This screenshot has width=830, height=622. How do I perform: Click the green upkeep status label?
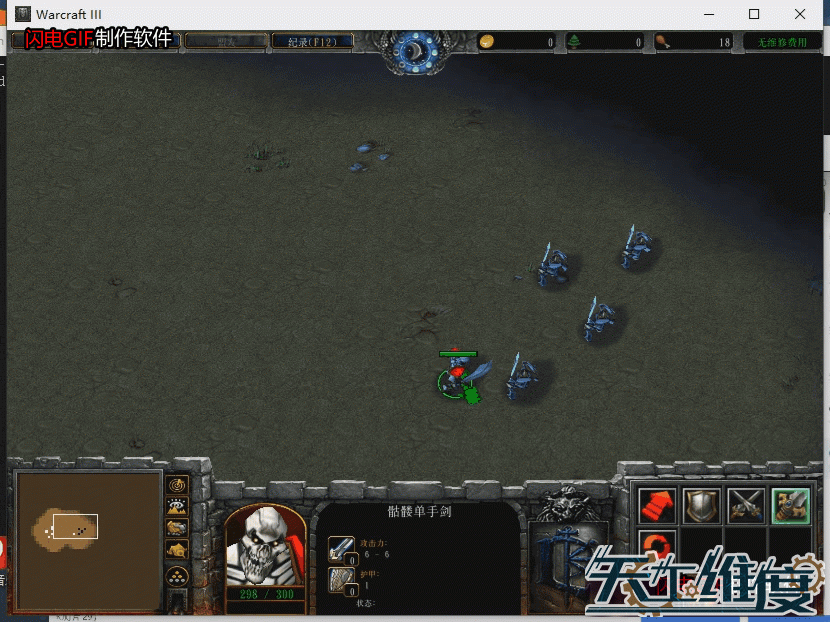click(780, 41)
